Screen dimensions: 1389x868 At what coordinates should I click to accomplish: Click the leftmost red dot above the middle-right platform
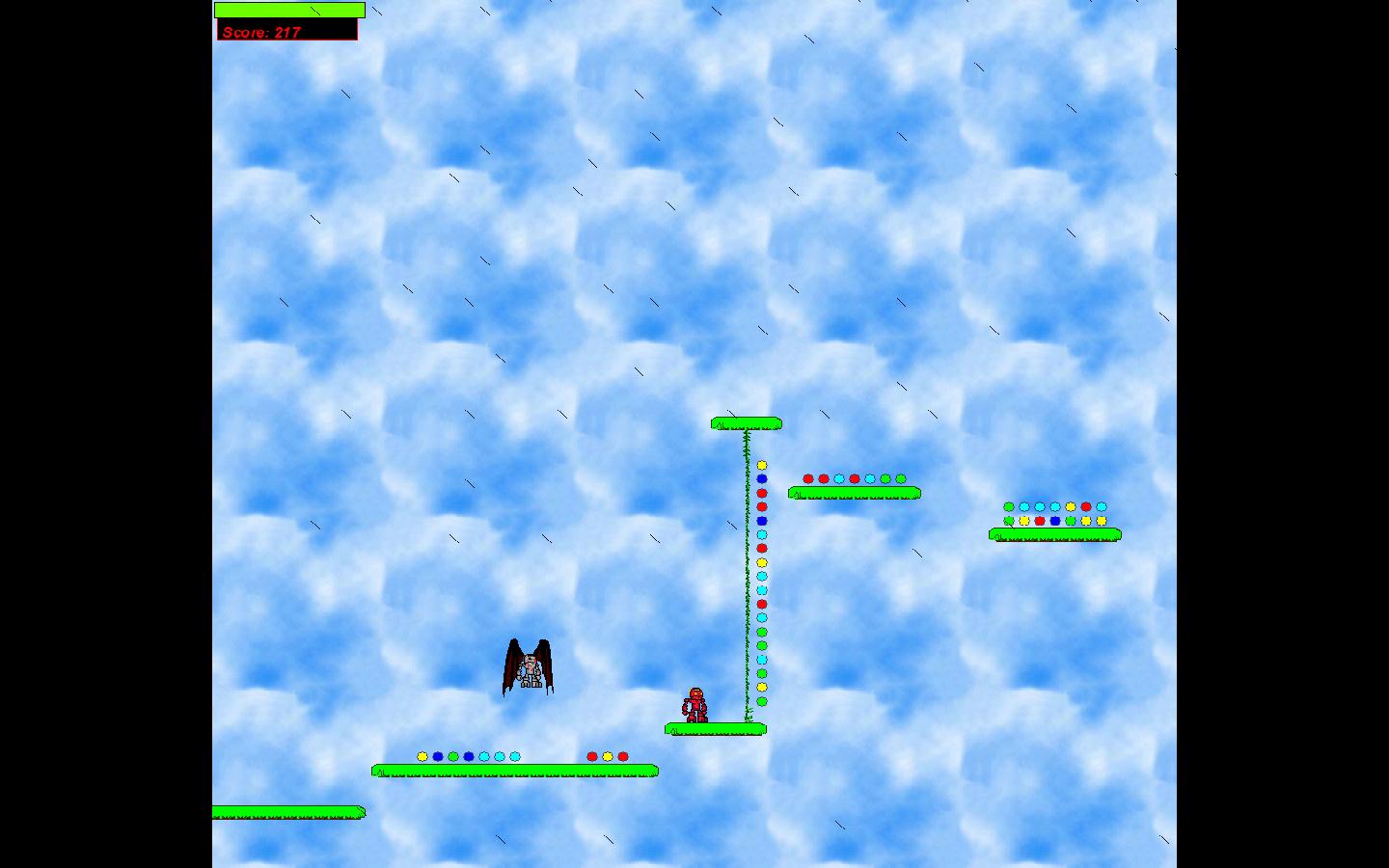coord(807,476)
